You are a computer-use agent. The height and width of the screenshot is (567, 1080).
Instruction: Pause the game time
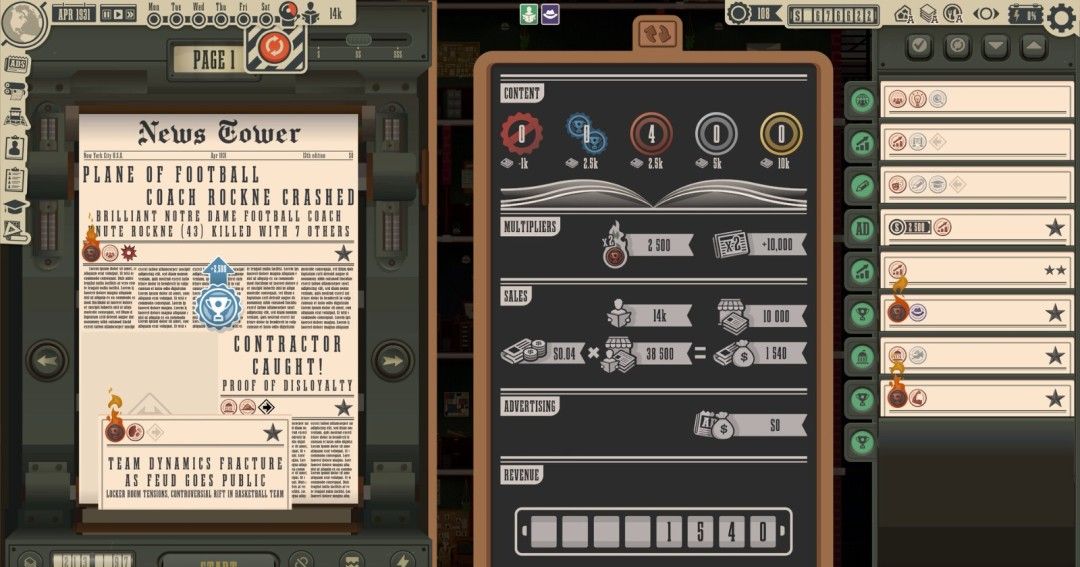(106, 15)
